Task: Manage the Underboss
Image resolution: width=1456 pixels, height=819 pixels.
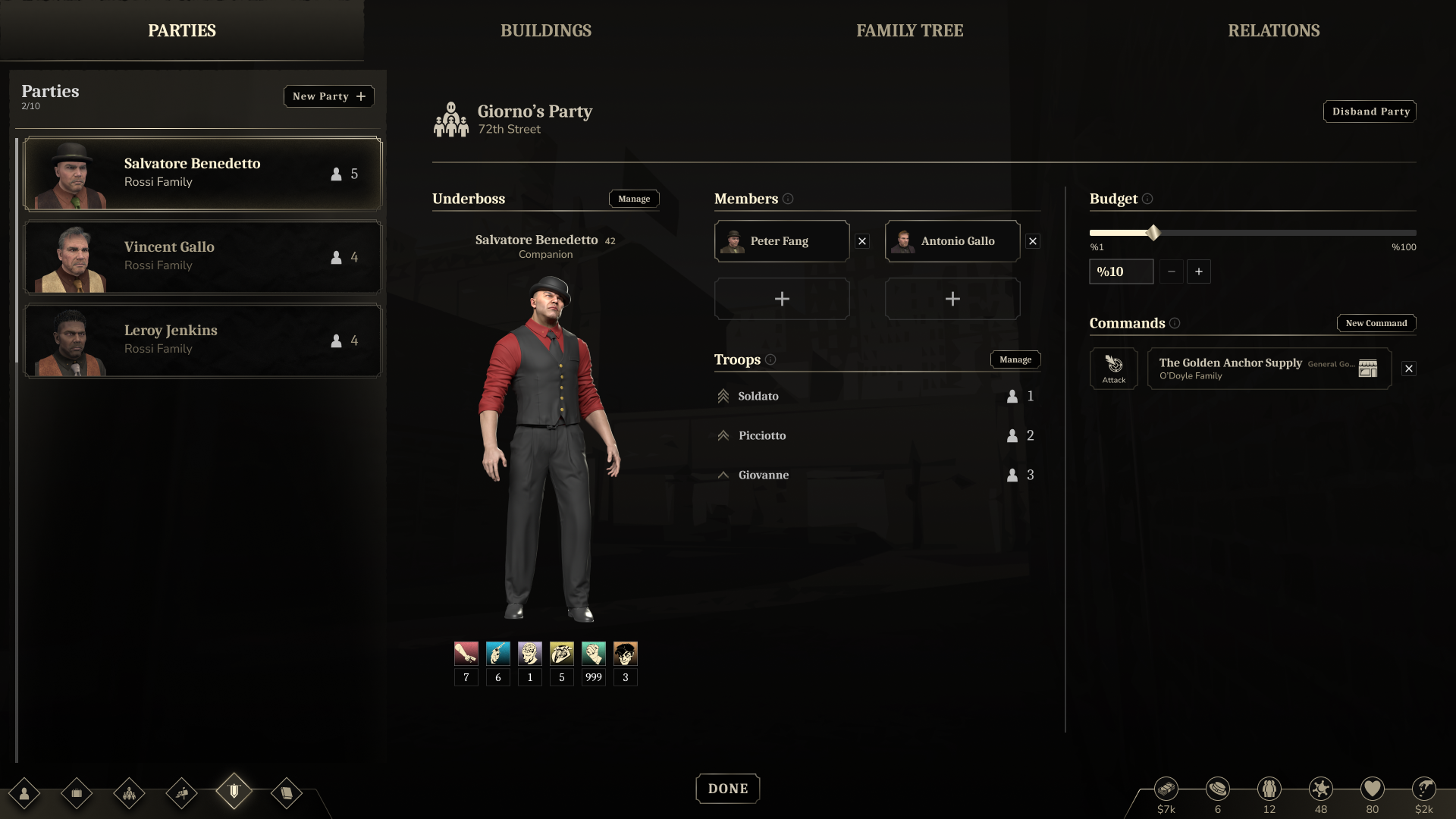Action: [633, 199]
